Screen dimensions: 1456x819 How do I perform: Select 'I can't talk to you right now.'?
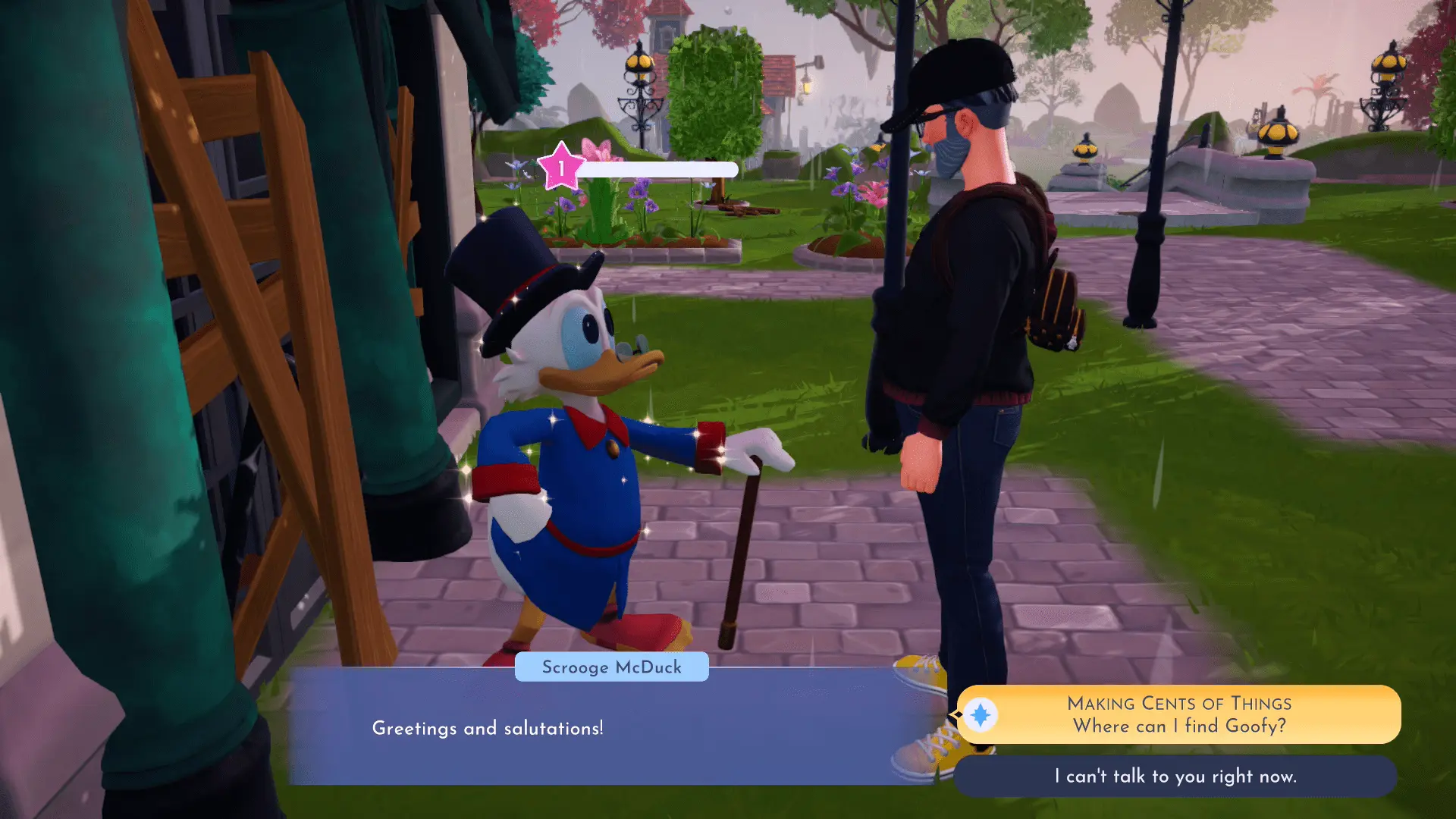pos(1175,776)
